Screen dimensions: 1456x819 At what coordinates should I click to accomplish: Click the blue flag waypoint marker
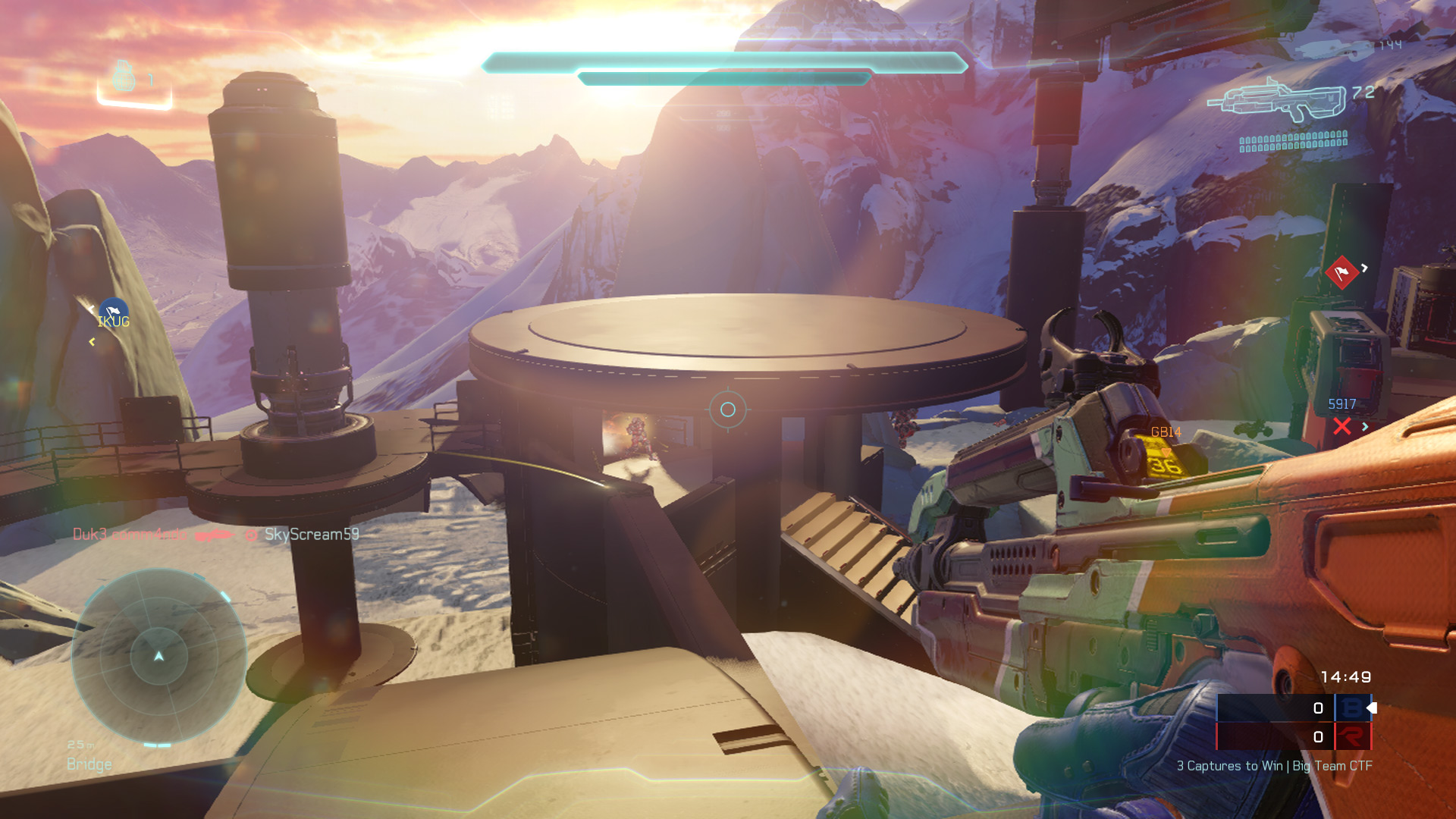click(x=114, y=310)
